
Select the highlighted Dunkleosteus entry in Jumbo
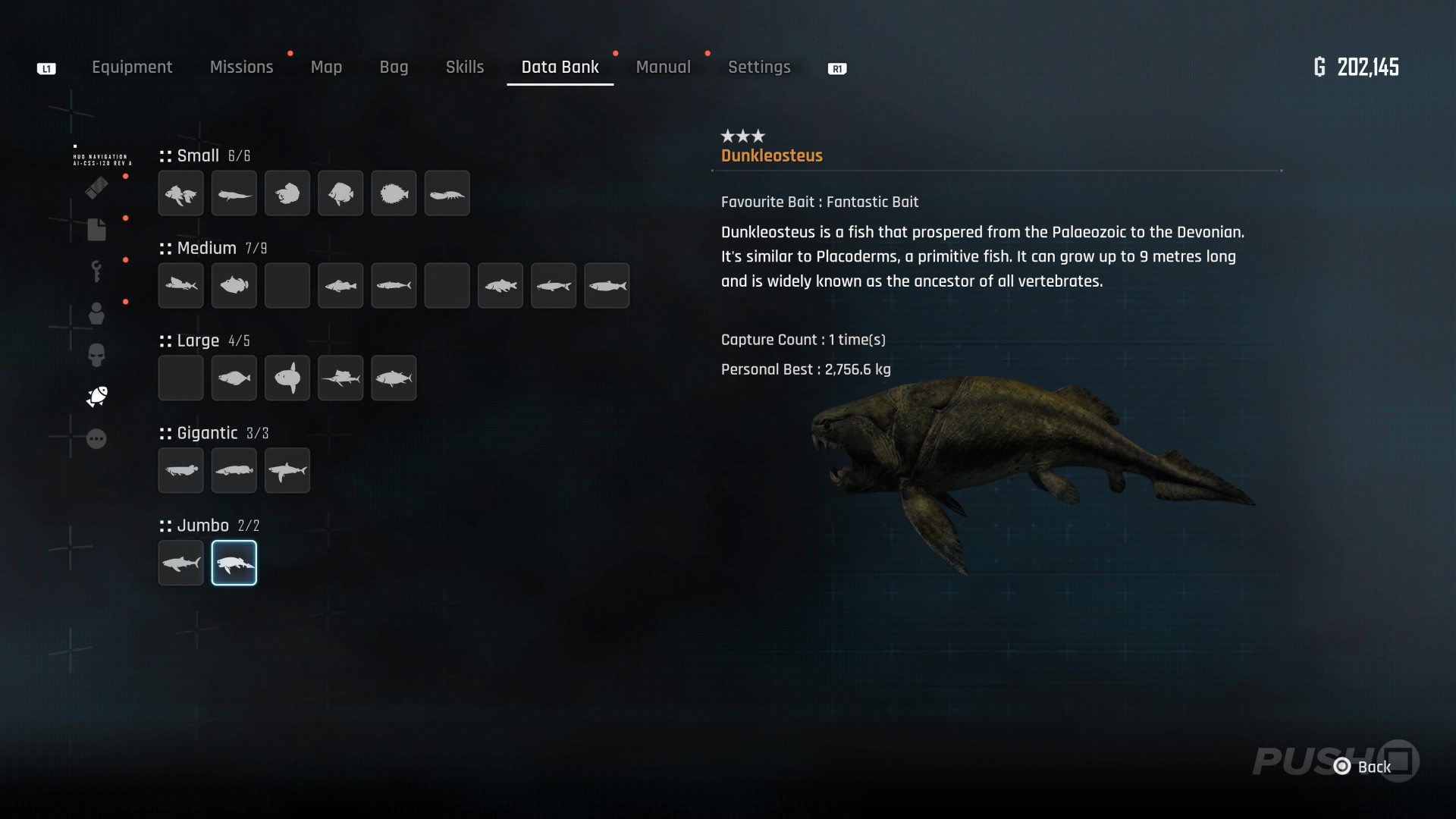(x=234, y=563)
